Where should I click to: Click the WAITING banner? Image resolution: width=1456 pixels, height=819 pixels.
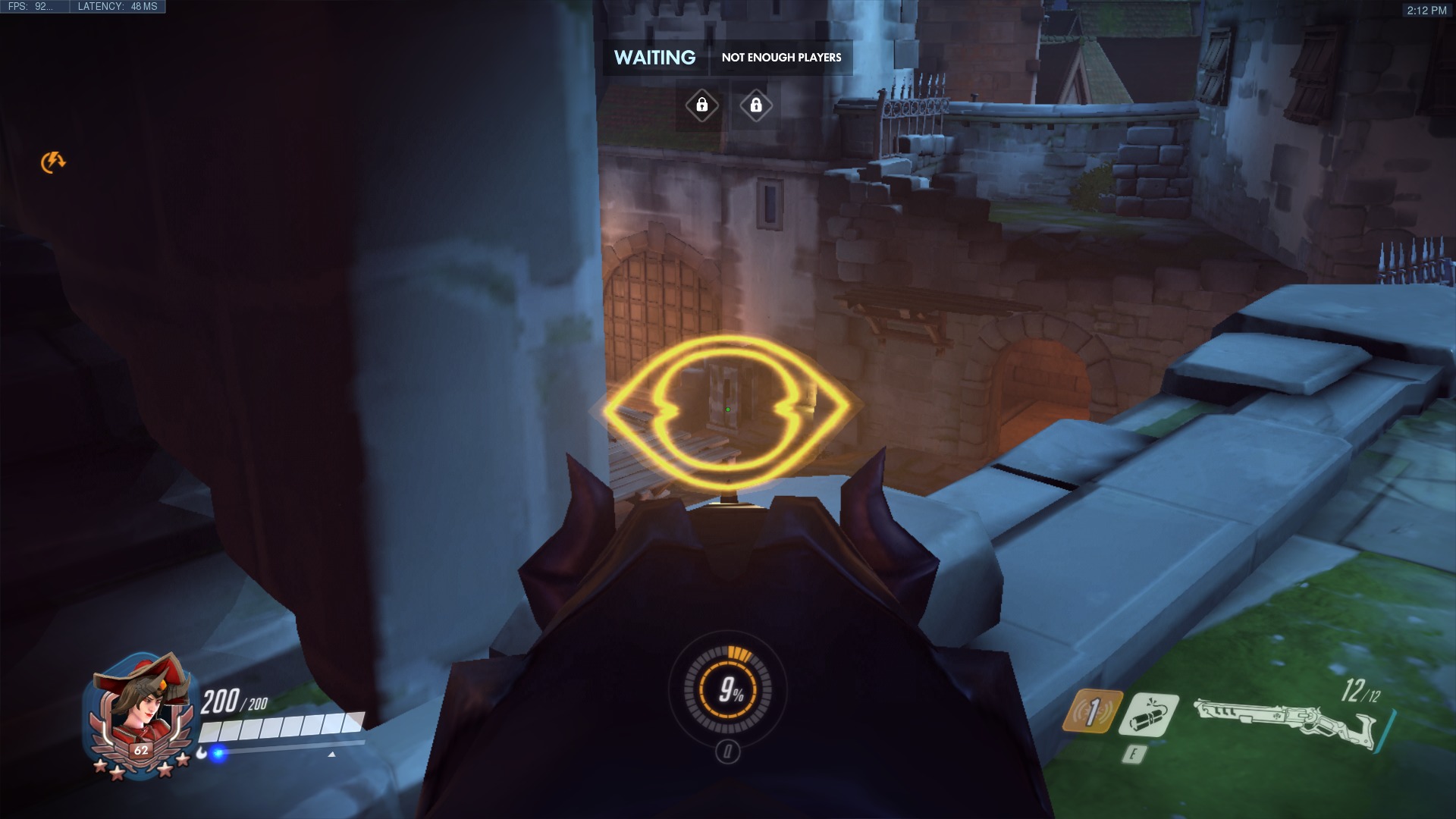[x=655, y=56]
